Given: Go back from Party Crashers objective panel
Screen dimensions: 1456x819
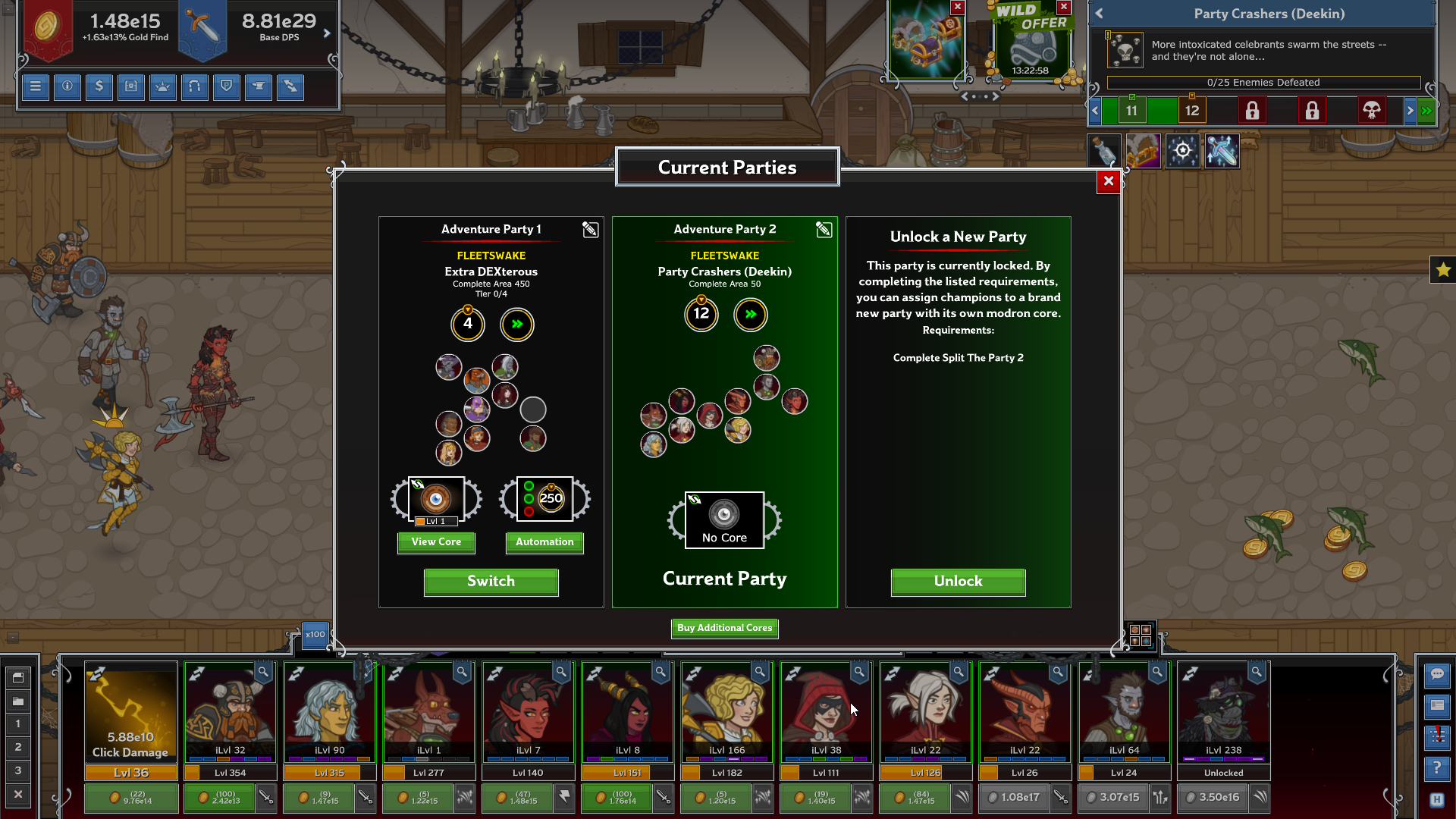Looking at the screenshot, I should [1099, 14].
